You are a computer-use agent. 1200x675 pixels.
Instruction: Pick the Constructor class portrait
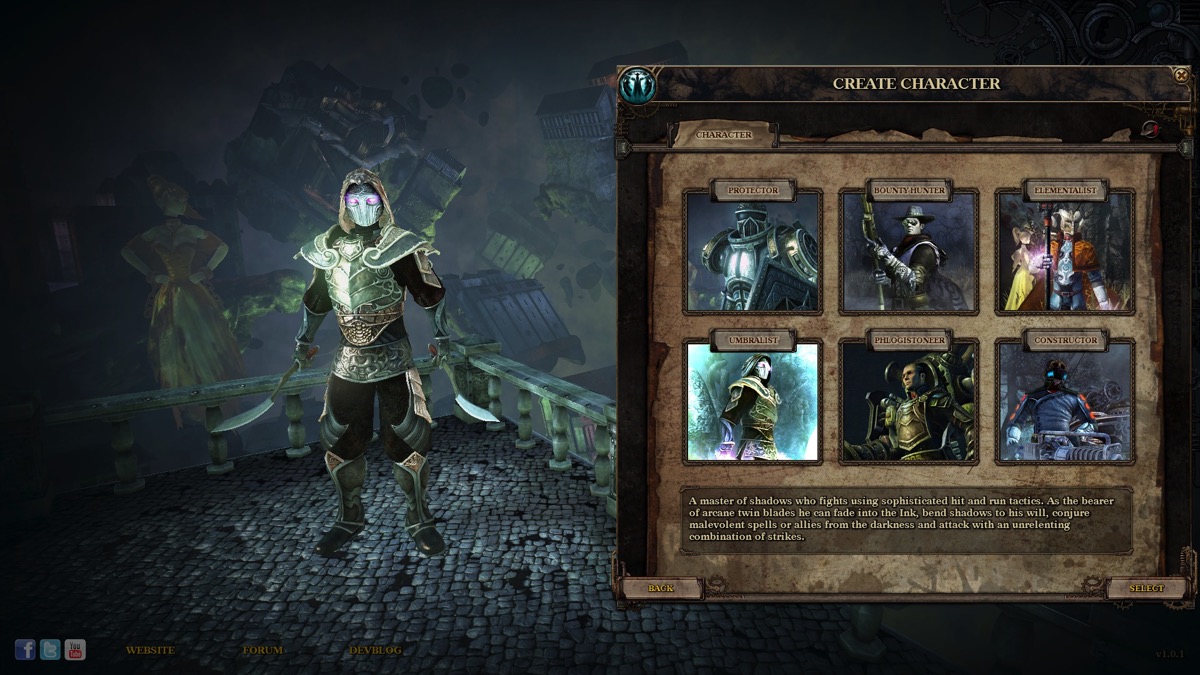pyautogui.click(x=1065, y=402)
